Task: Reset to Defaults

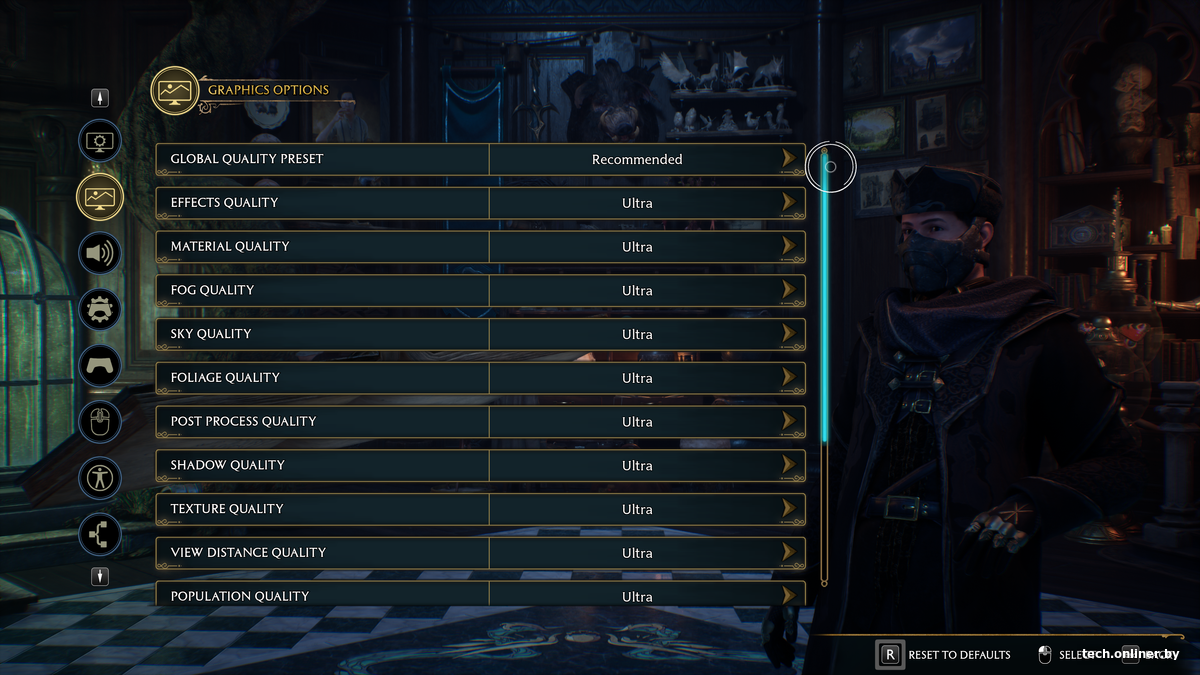Action: (946, 655)
